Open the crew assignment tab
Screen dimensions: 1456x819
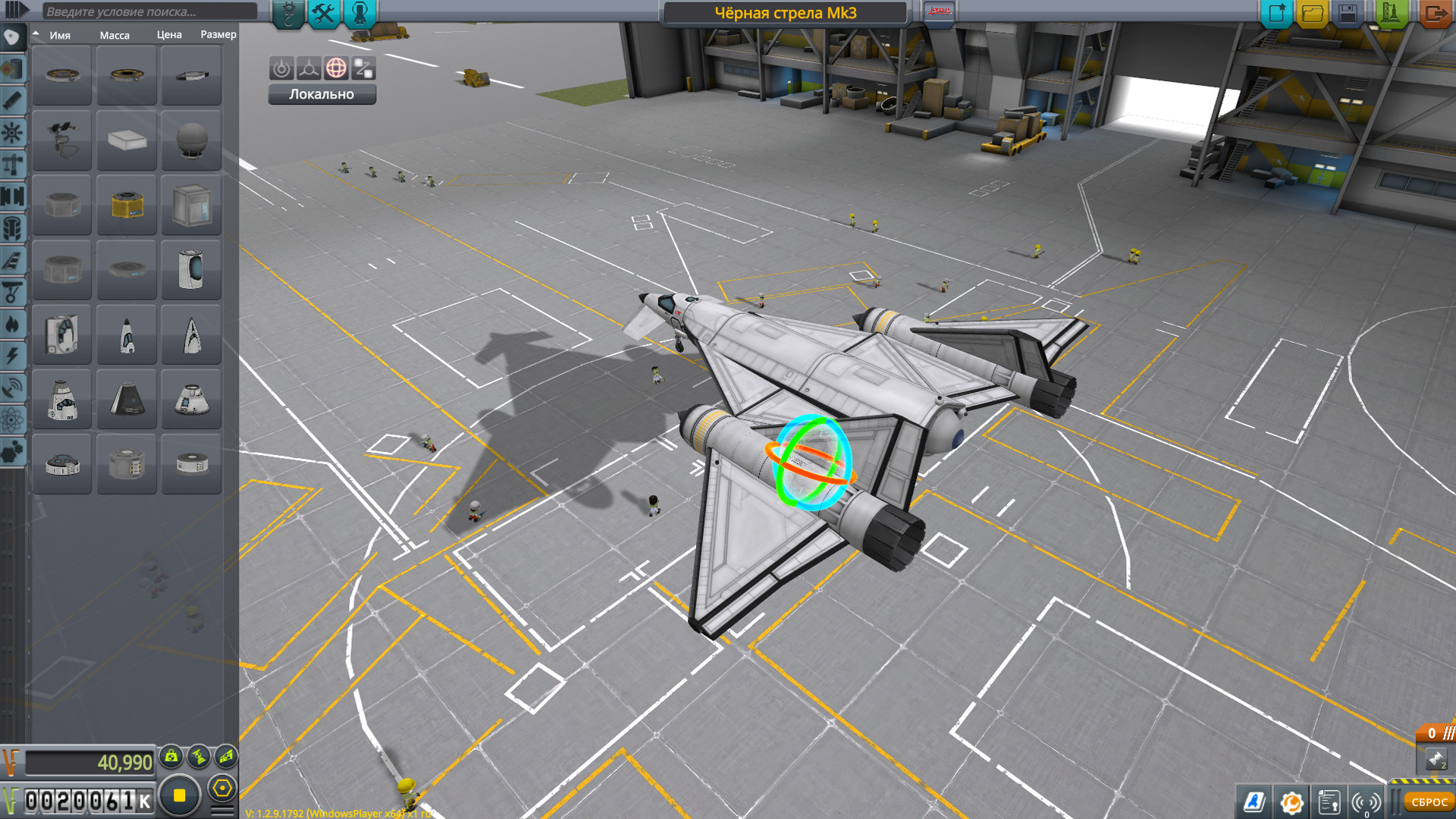[360, 13]
